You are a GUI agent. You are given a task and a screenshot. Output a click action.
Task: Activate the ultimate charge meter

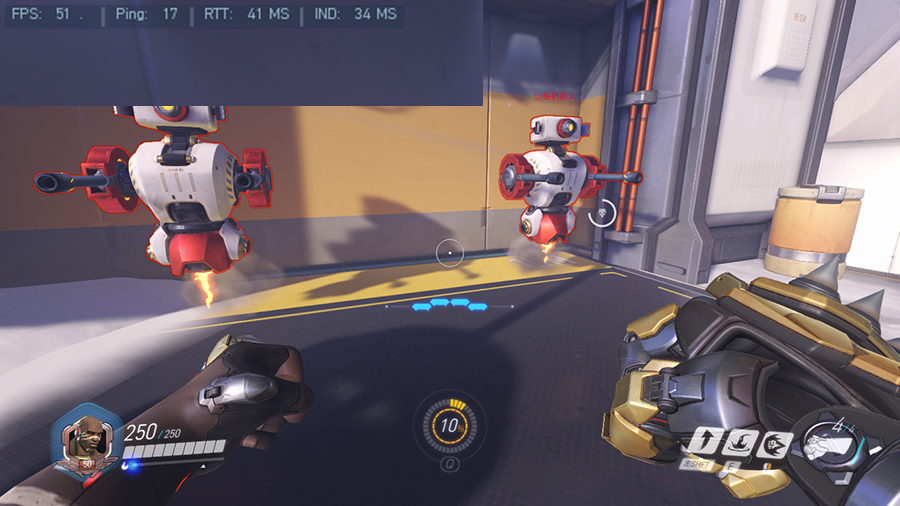(450, 425)
